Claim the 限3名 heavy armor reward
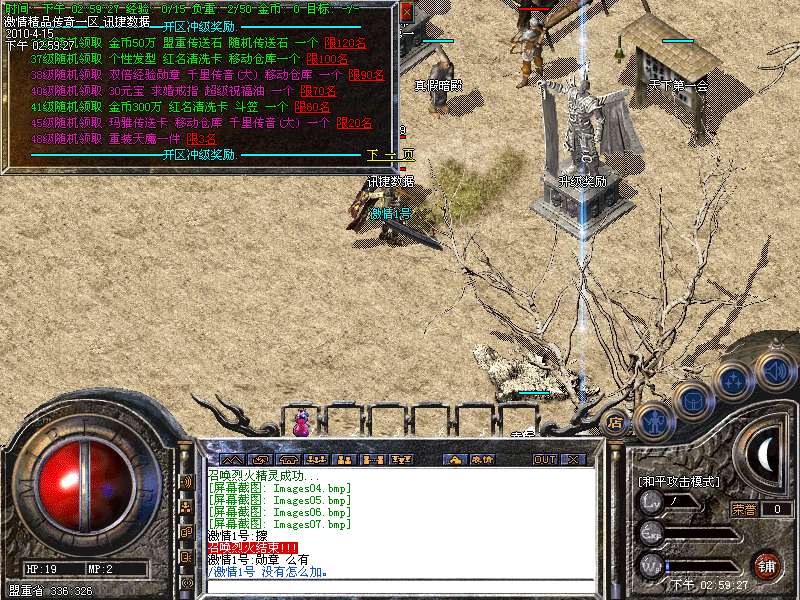 (x=201, y=139)
